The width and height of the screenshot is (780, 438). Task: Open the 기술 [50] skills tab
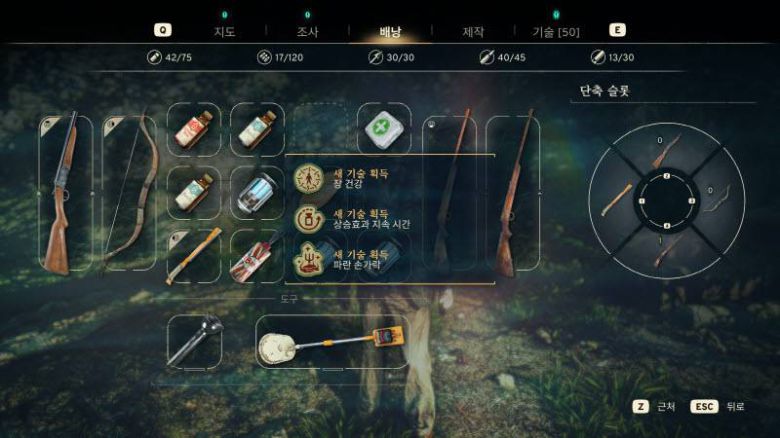558,31
